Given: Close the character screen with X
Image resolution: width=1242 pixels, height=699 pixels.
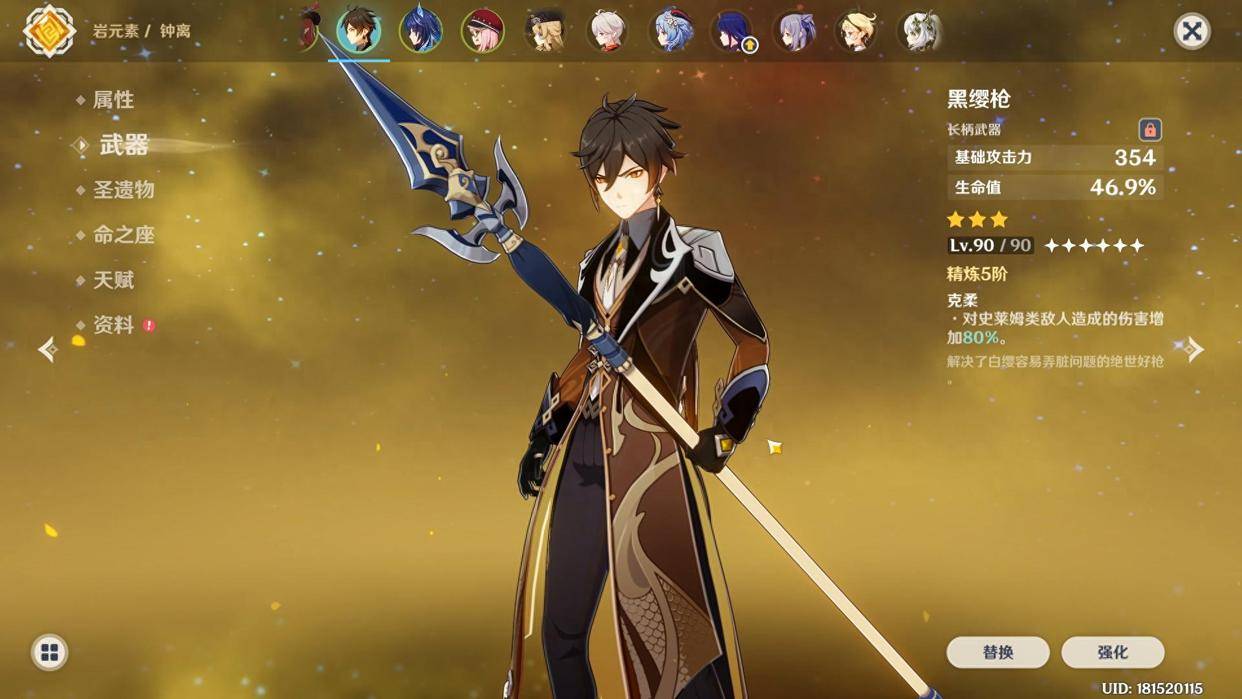Looking at the screenshot, I should pyautogui.click(x=1191, y=31).
